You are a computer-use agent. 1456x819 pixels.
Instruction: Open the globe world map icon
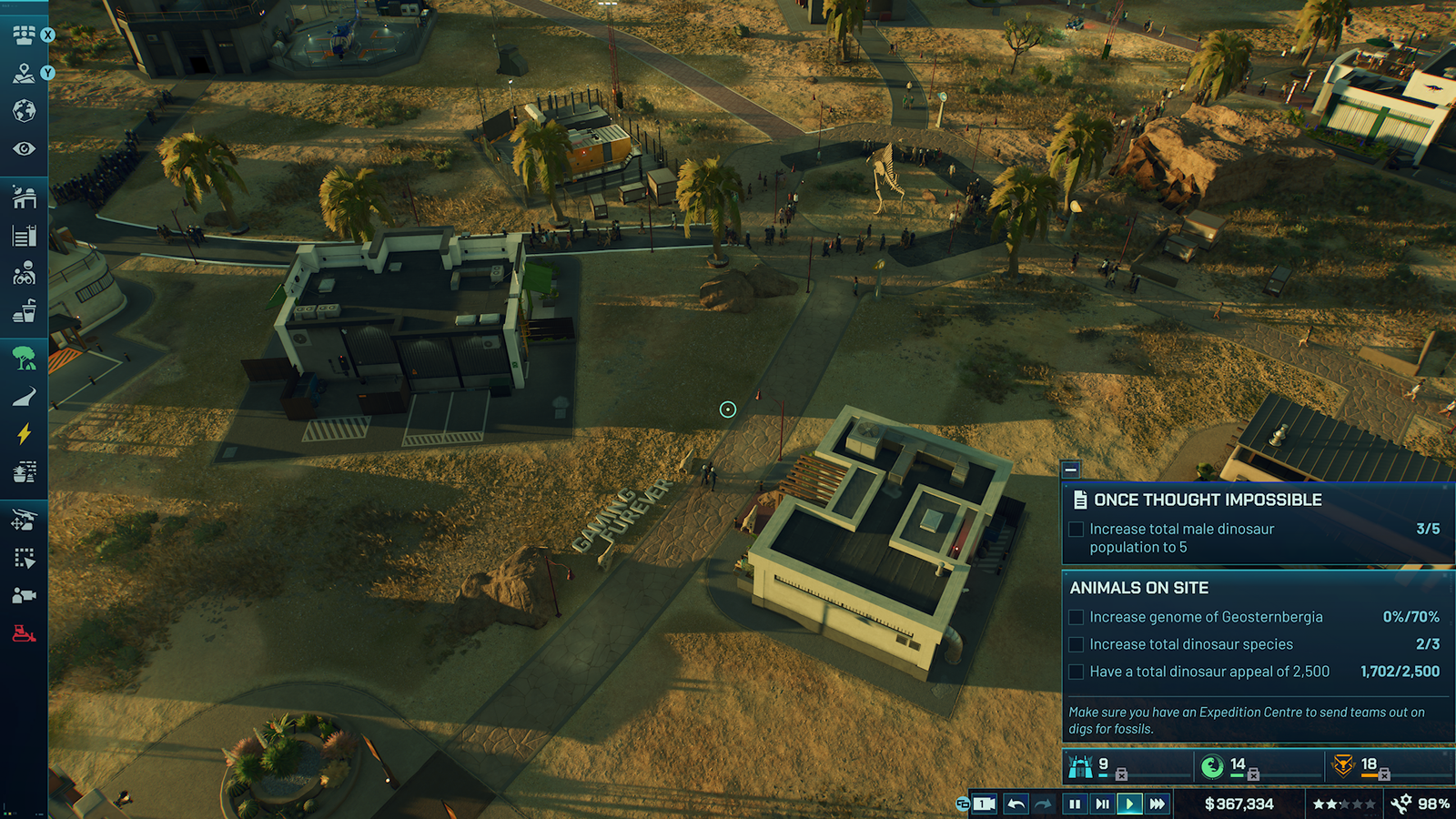(x=24, y=111)
